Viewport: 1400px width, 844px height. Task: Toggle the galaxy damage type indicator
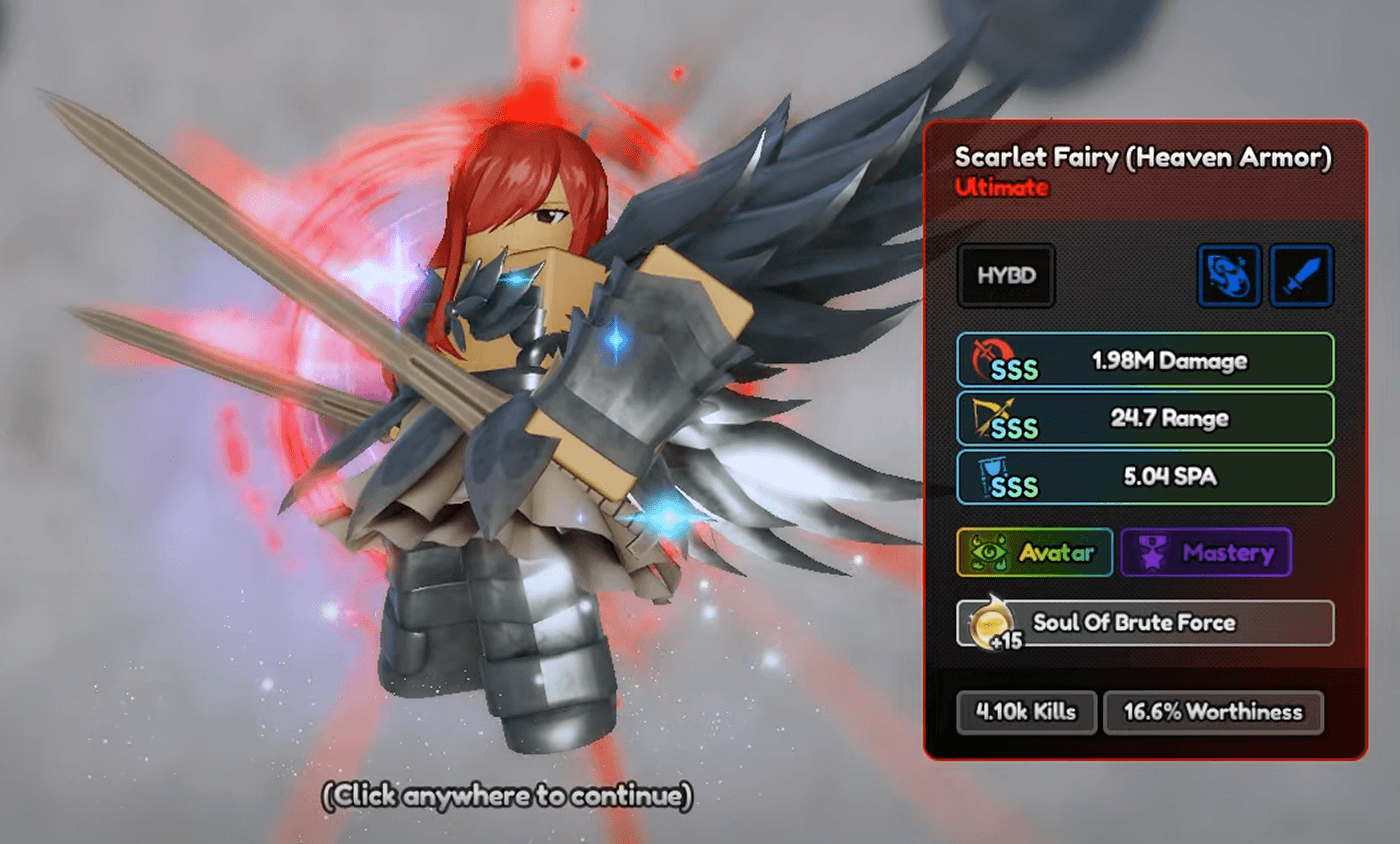click(1229, 277)
